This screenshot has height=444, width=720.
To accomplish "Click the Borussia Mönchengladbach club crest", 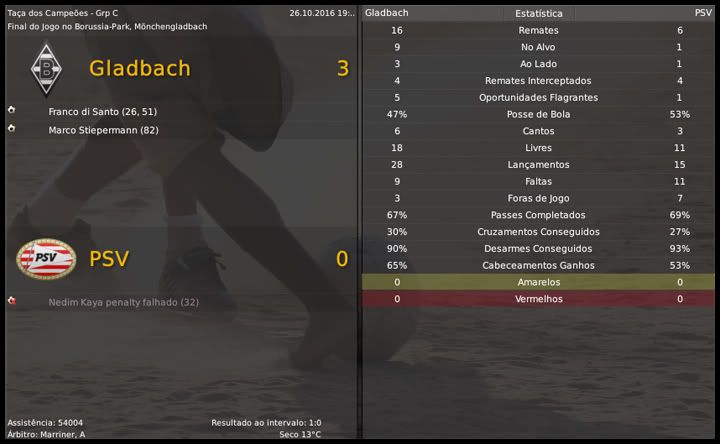I will pyautogui.click(x=45, y=69).
